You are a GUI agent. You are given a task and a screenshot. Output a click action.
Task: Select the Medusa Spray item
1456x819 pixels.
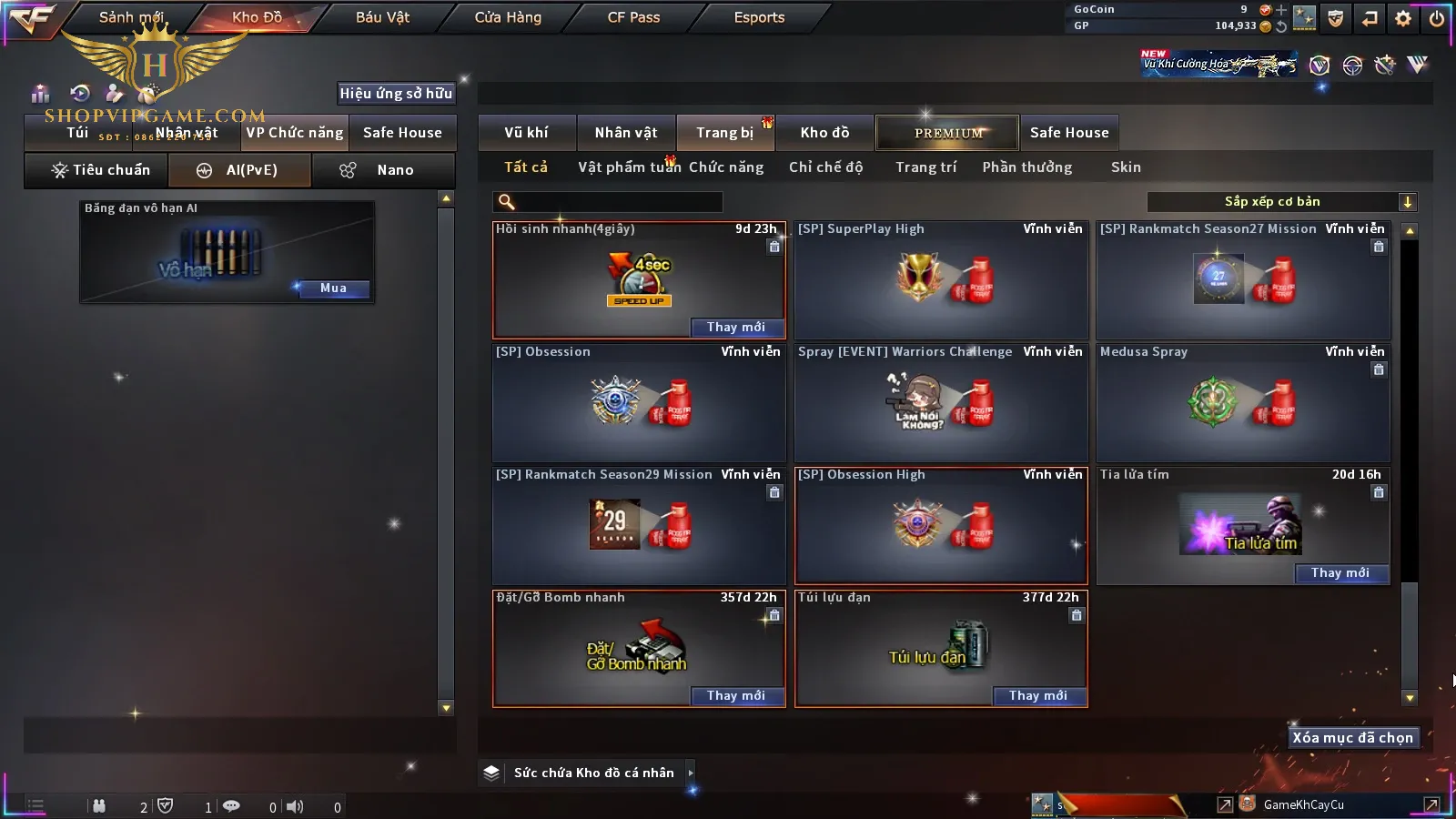[x=1242, y=402]
